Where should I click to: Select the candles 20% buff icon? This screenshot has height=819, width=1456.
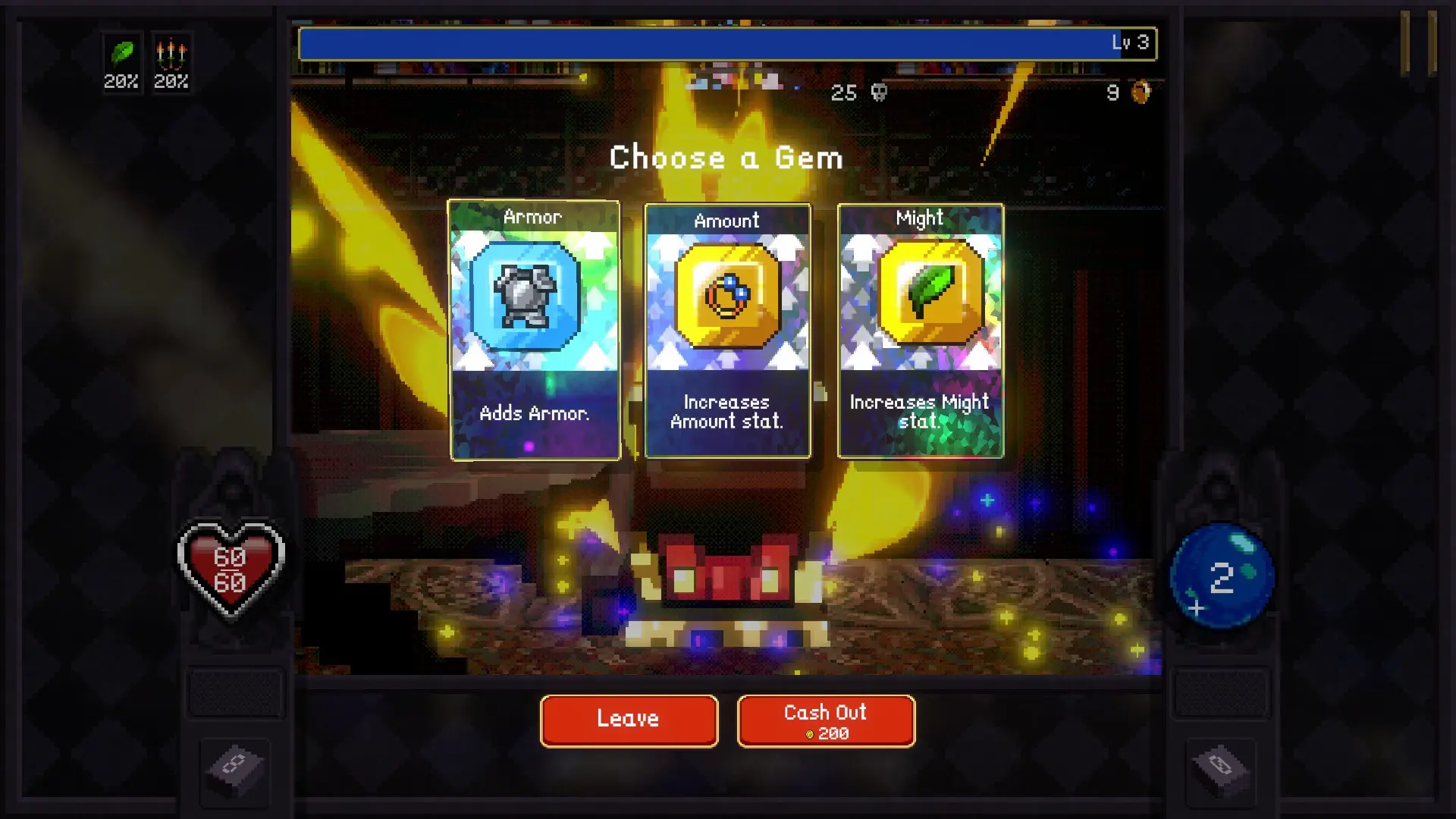pyautogui.click(x=173, y=53)
